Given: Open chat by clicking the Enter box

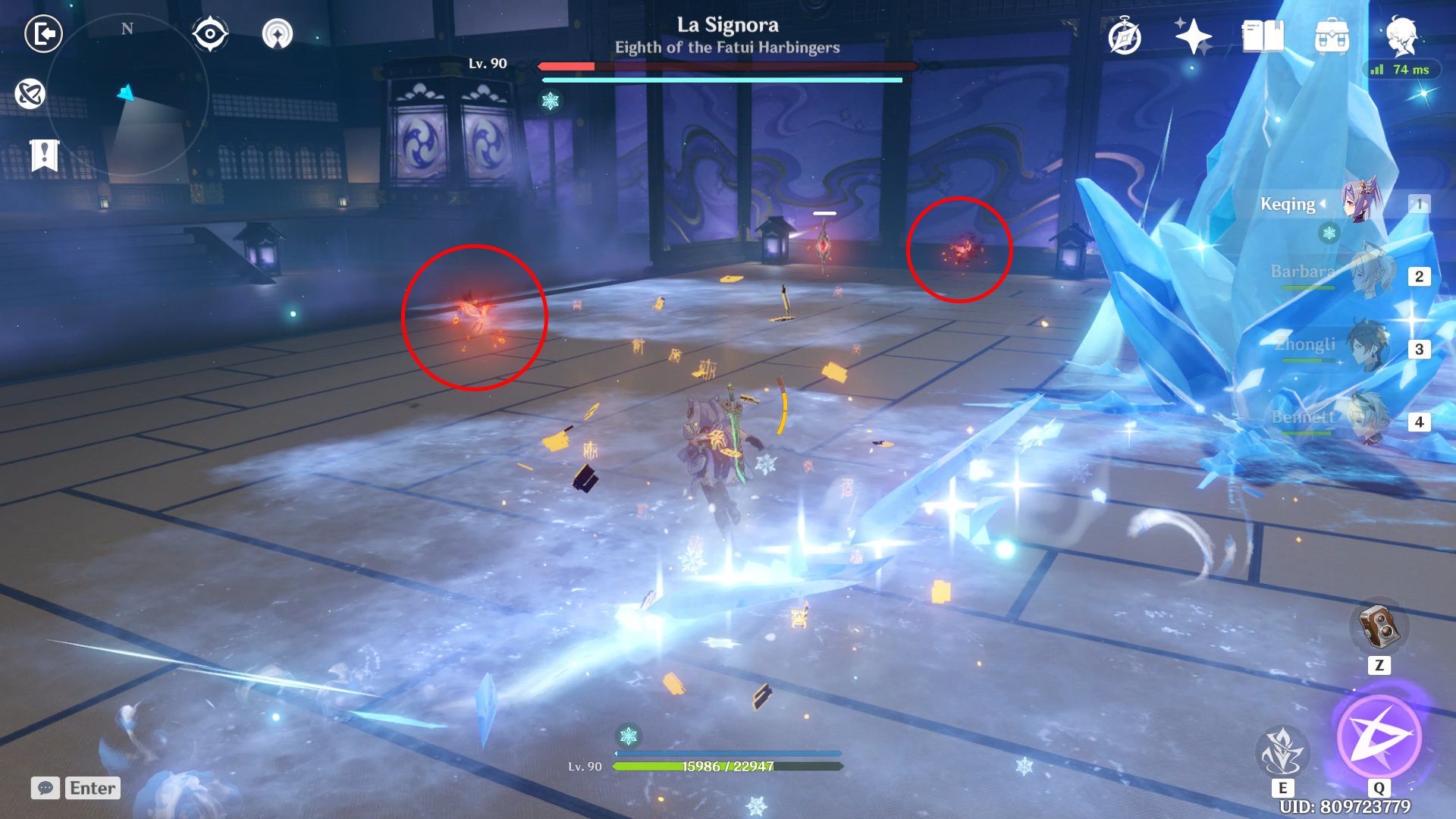Looking at the screenshot, I should (x=91, y=788).
